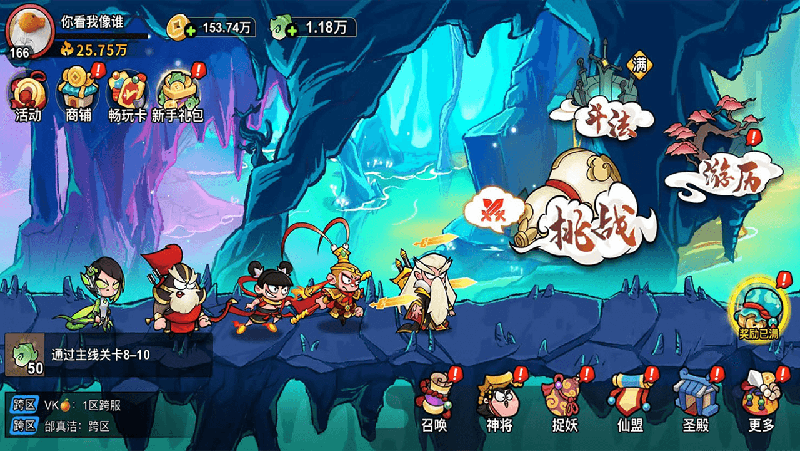Open the 召唤 summon menu

click(x=435, y=400)
